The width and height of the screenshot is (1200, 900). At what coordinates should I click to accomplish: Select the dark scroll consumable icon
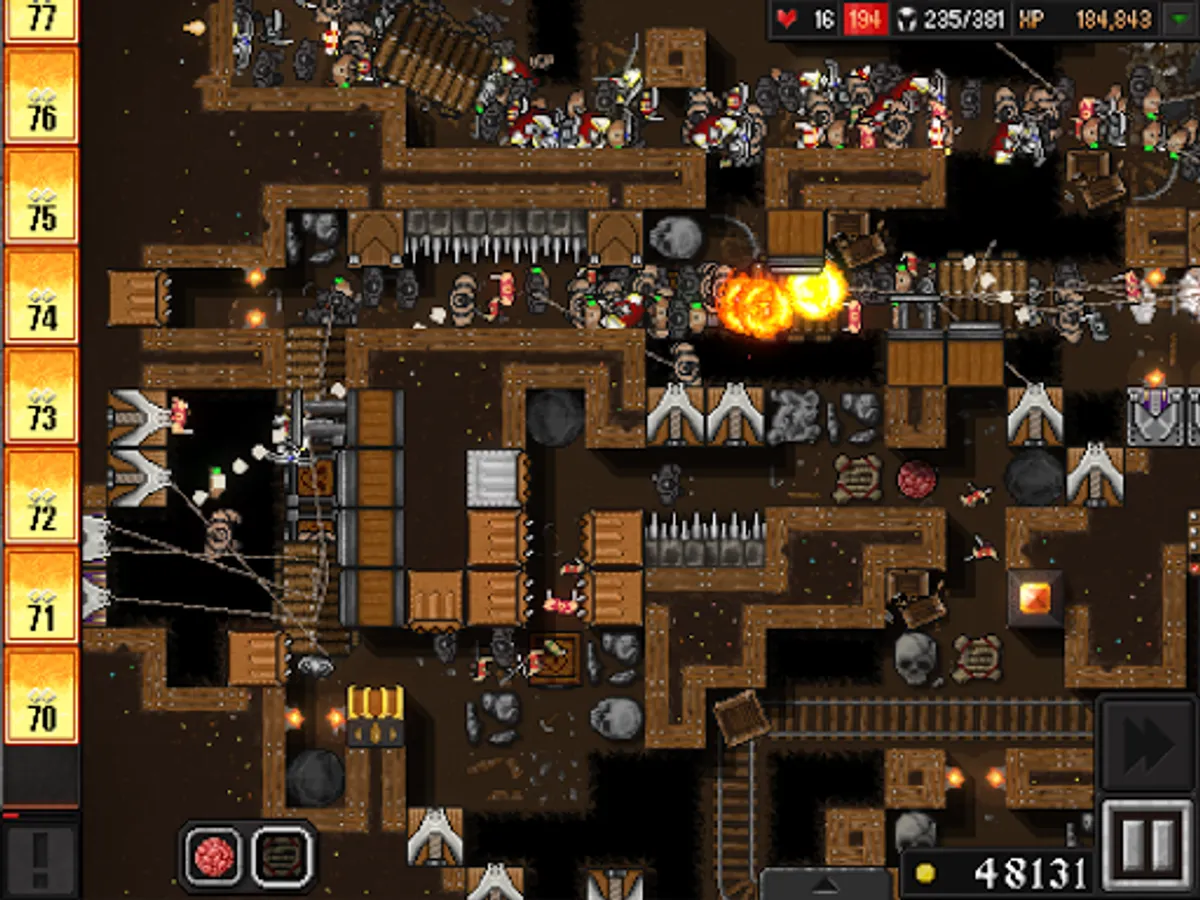tap(283, 856)
